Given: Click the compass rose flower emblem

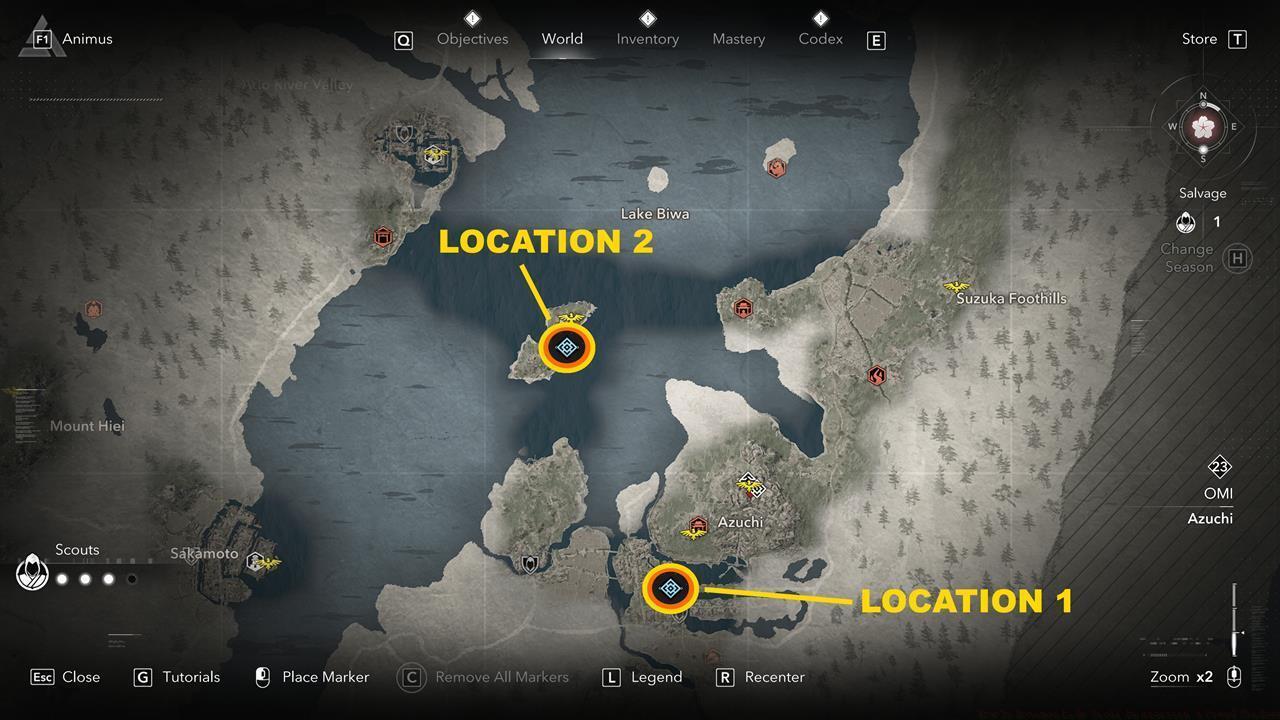Looking at the screenshot, I should coord(1203,127).
